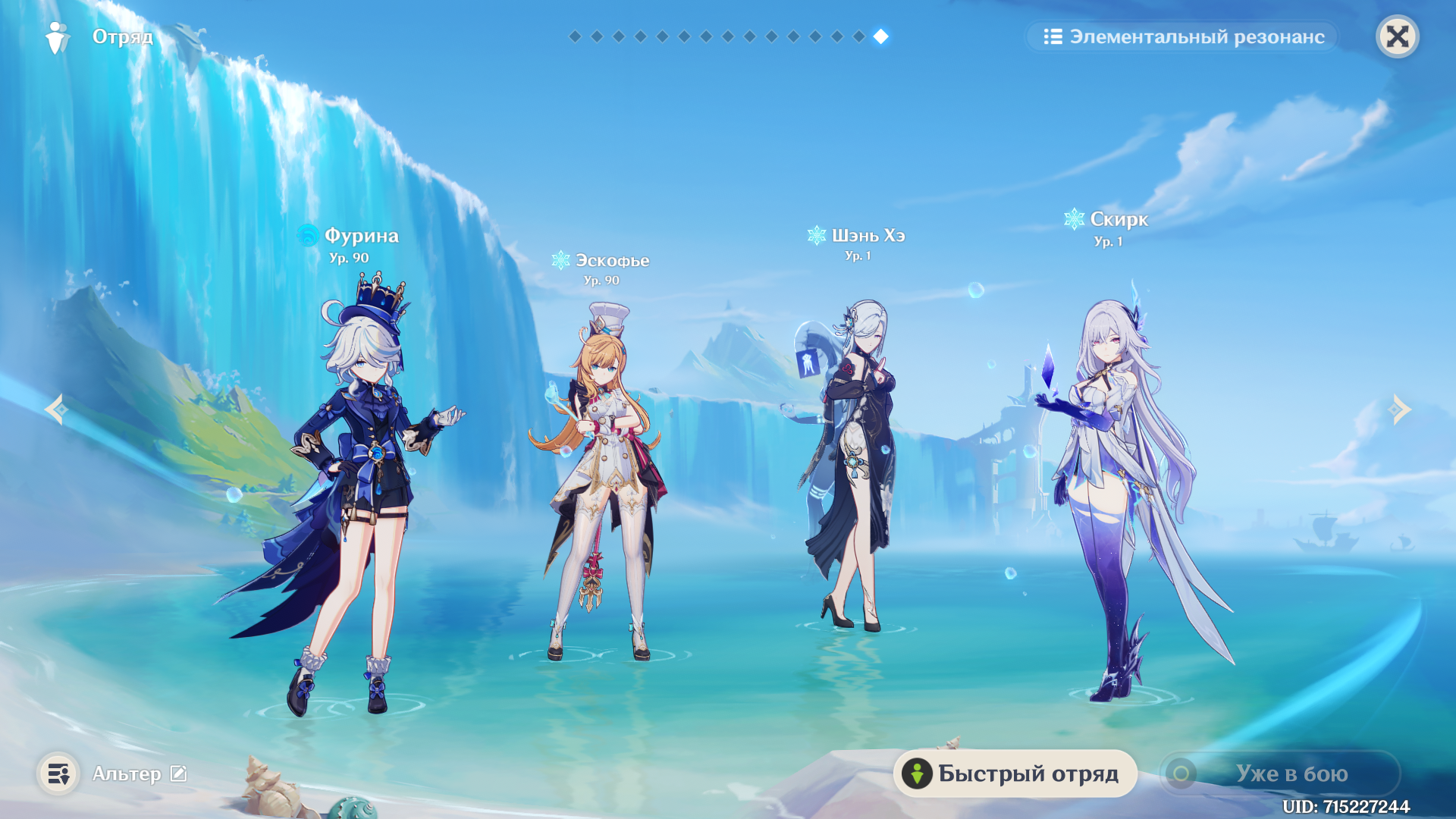Switch to the previous party with left arrow

coord(55,409)
